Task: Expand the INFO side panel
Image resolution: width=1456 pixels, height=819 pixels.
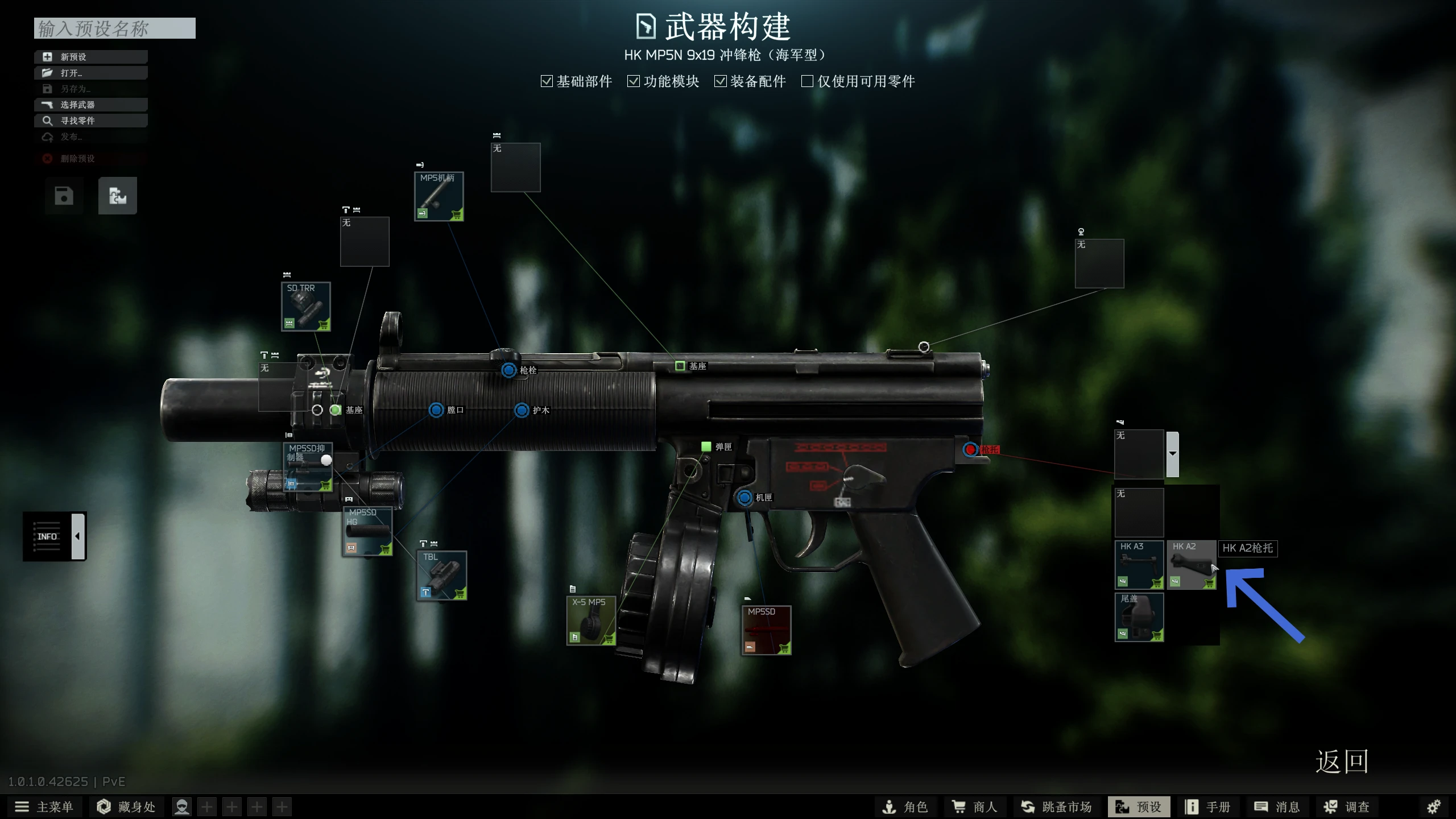Action: (78, 536)
